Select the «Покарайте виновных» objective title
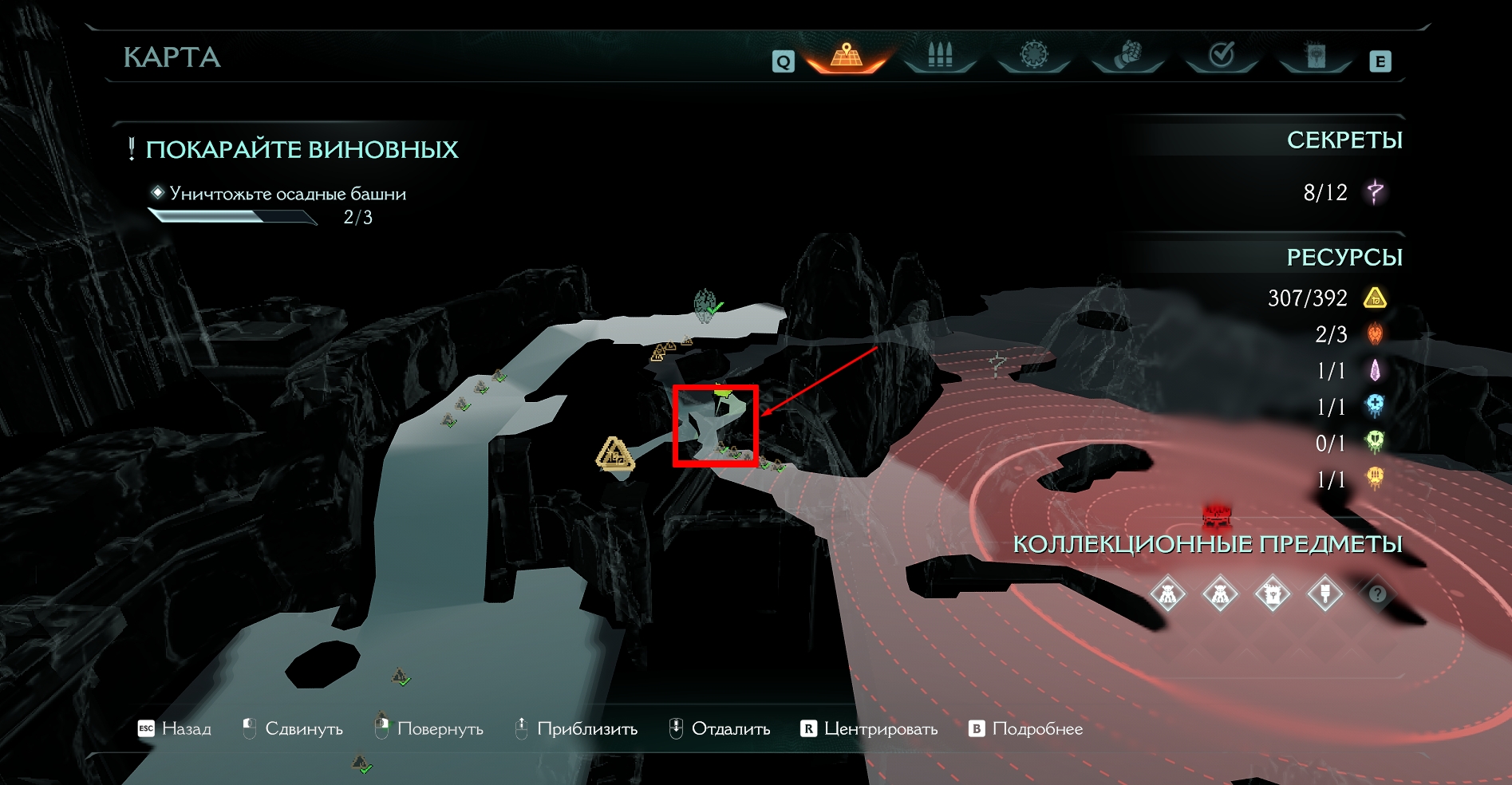The width and height of the screenshot is (1512, 785). pyautogui.click(x=302, y=149)
